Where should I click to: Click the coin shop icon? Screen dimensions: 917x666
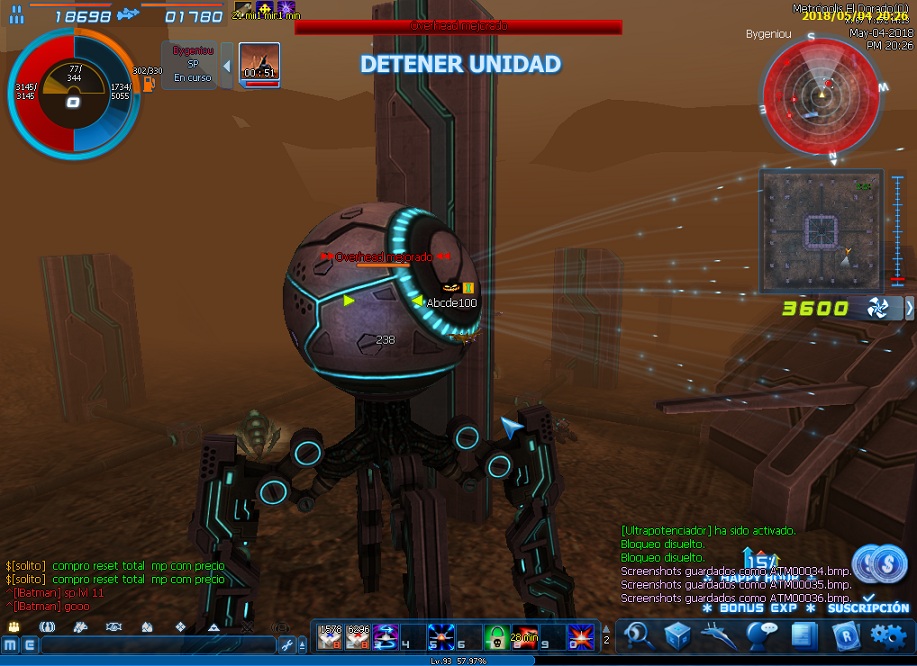point(882,563)
